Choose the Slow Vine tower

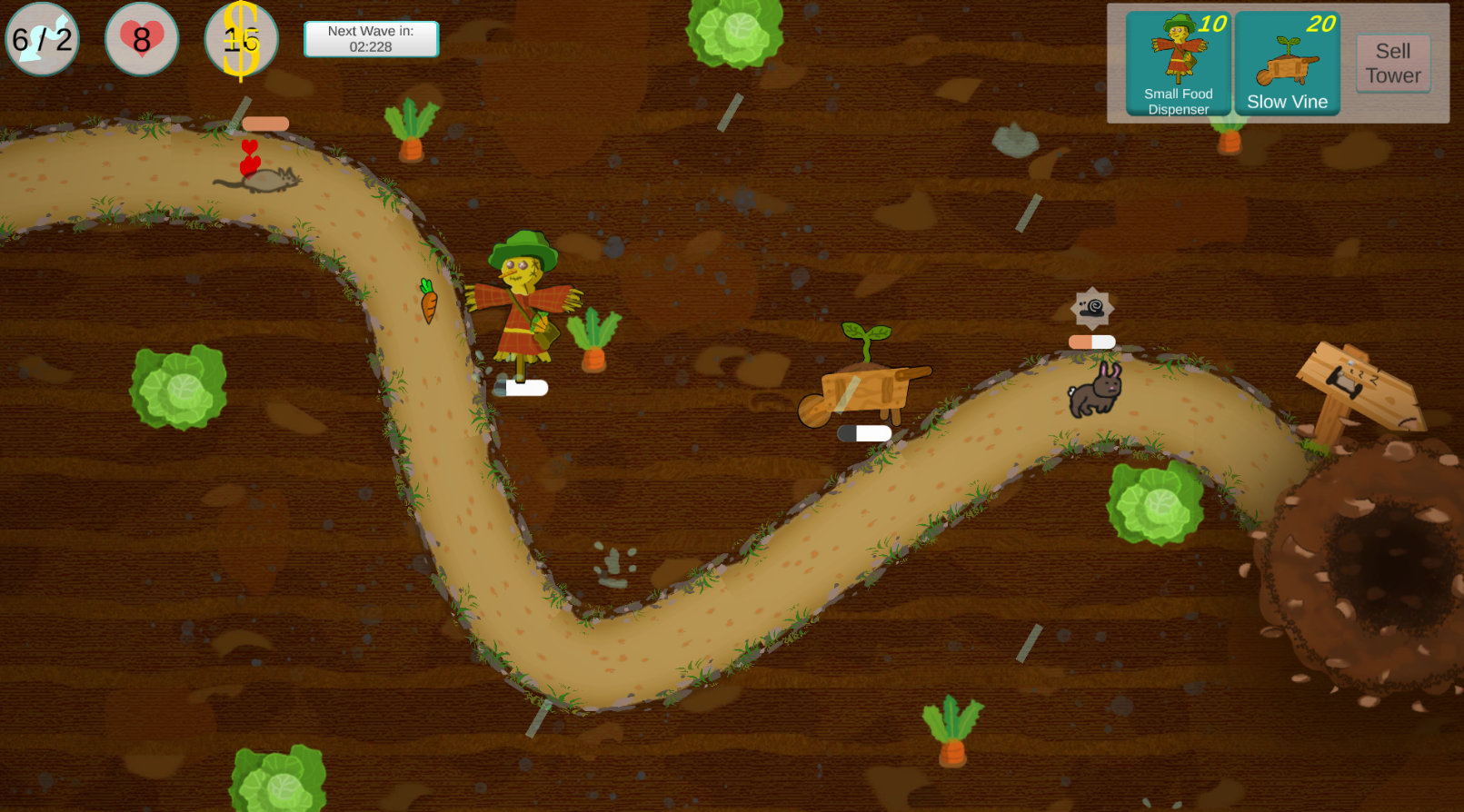point(1287,64)
